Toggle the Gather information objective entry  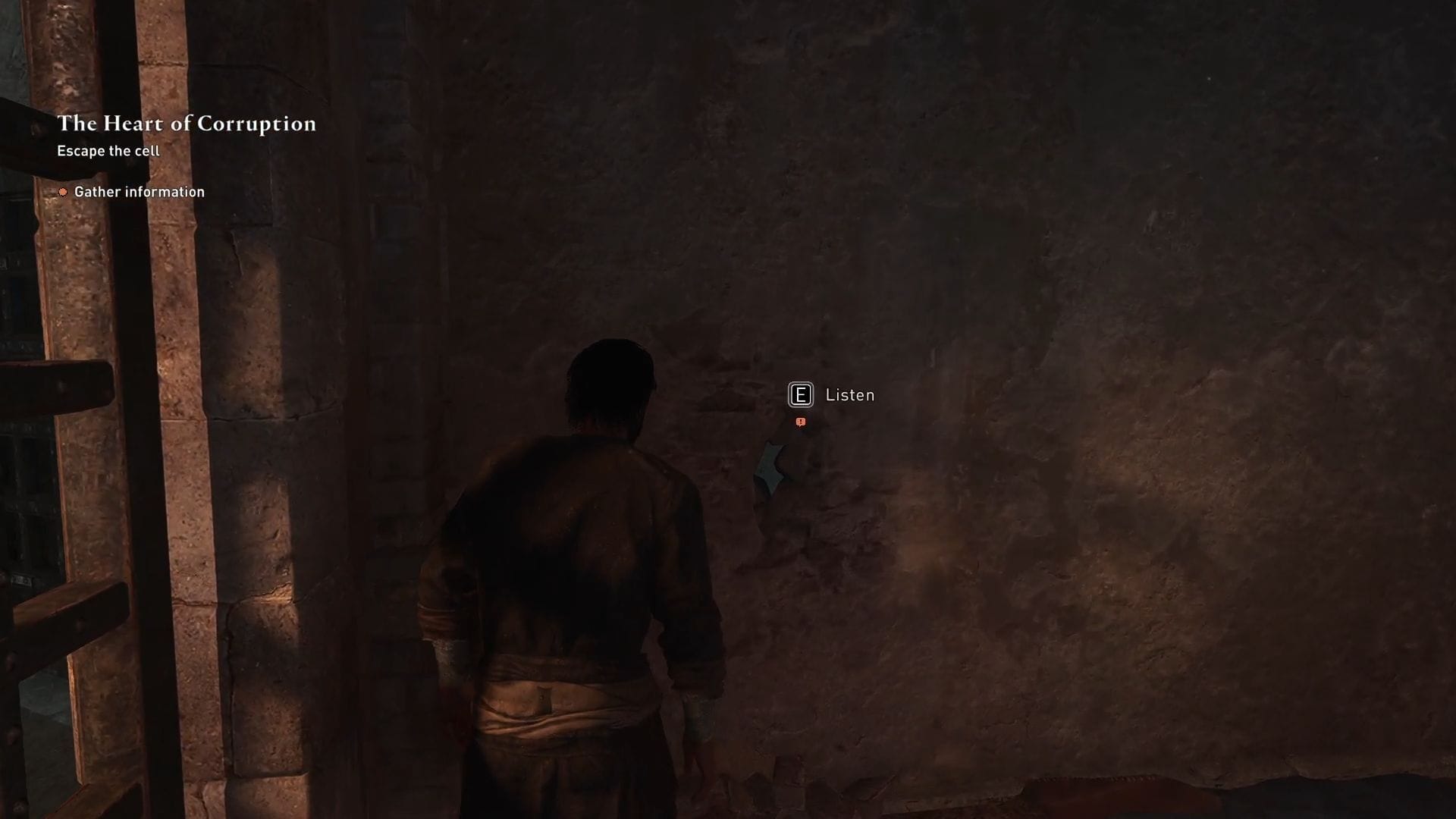click(139, 192)
